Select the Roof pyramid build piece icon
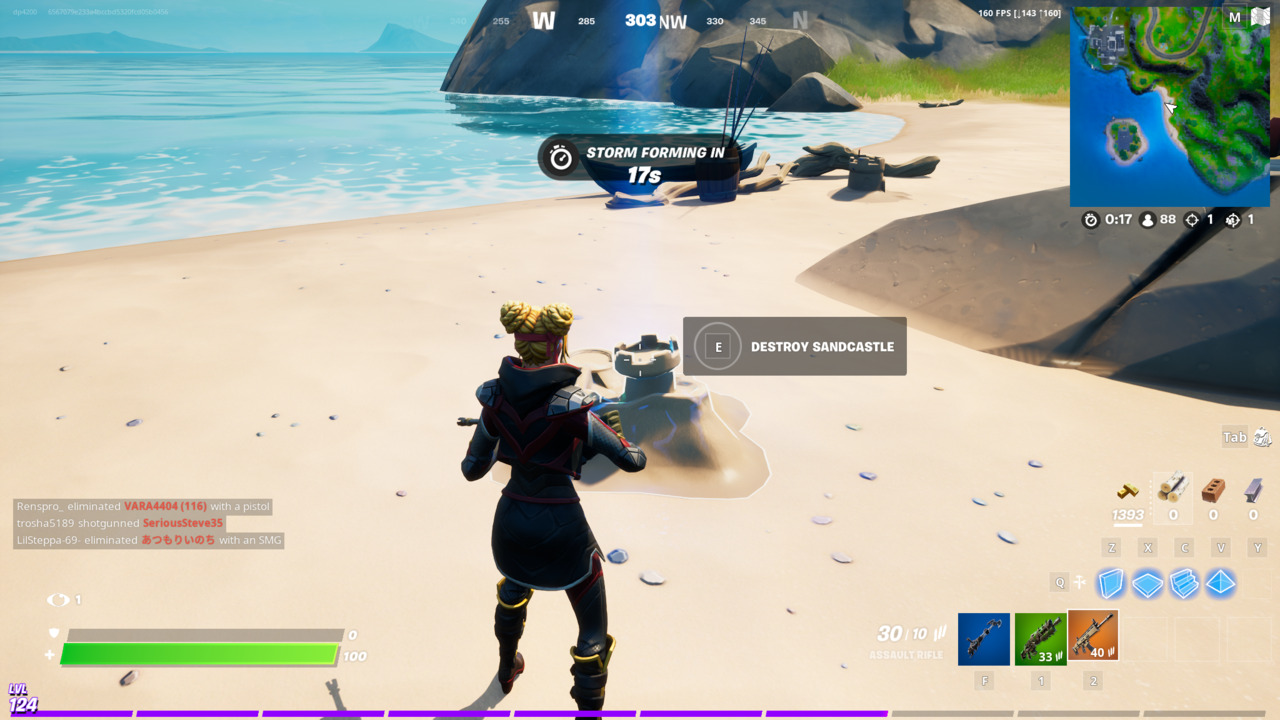Viewport: 1280px width, 720px height. (1220, 583)
